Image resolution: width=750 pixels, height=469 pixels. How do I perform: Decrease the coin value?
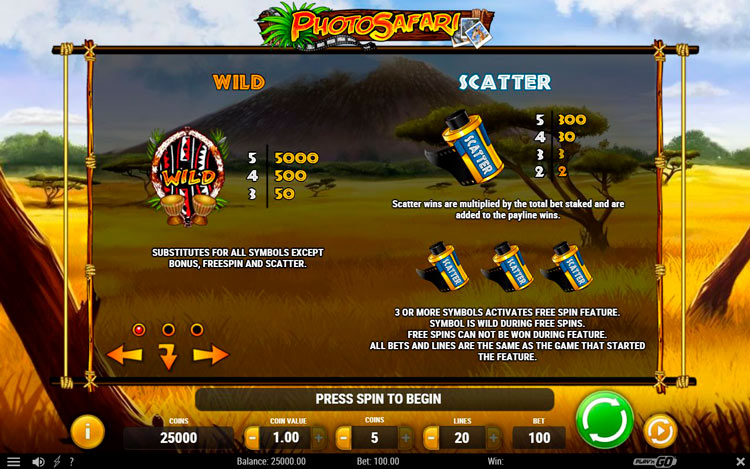(x=252, y=437)
